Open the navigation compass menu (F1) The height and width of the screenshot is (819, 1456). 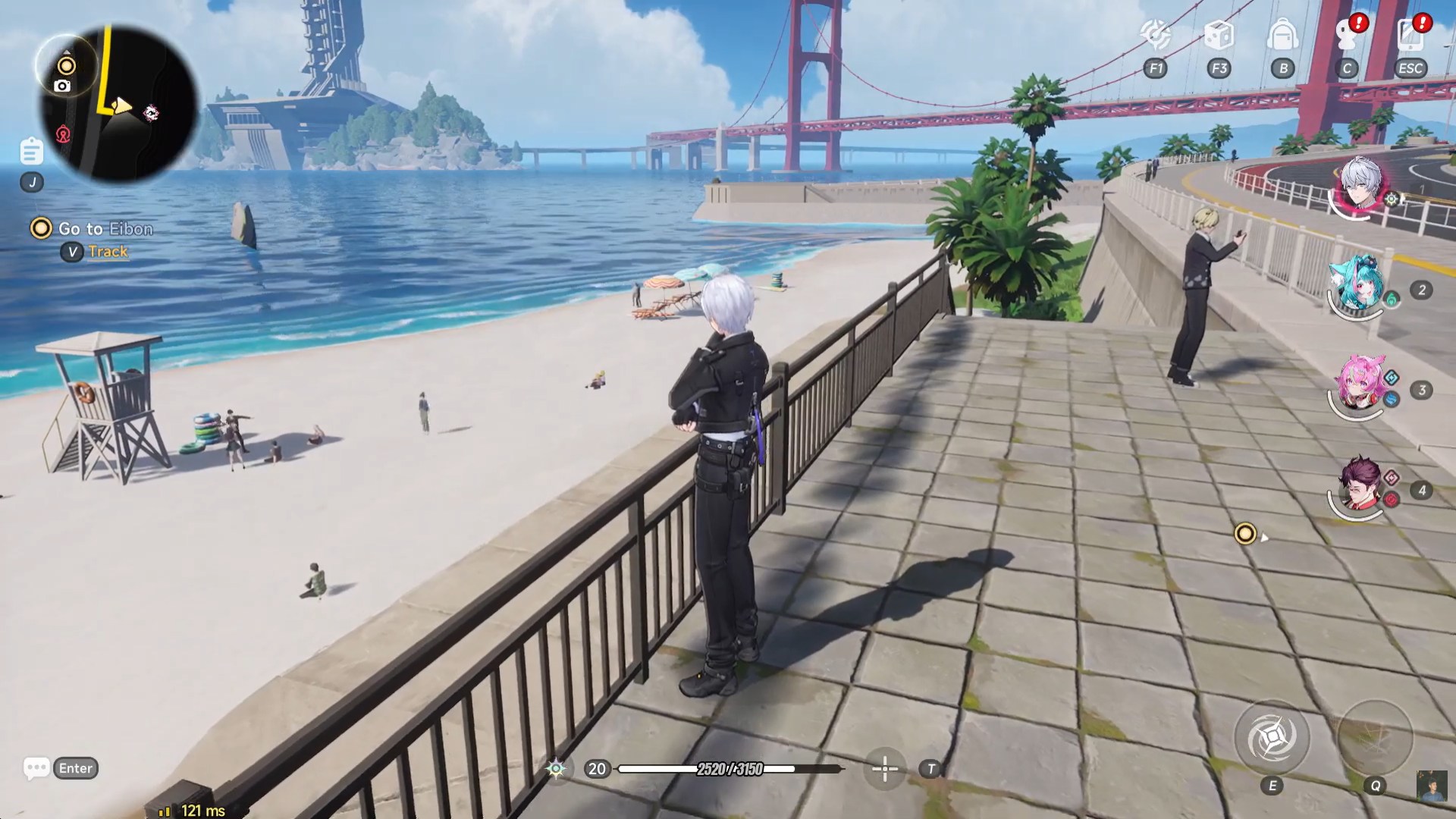pyautogui.click(x=1156, y=34)
